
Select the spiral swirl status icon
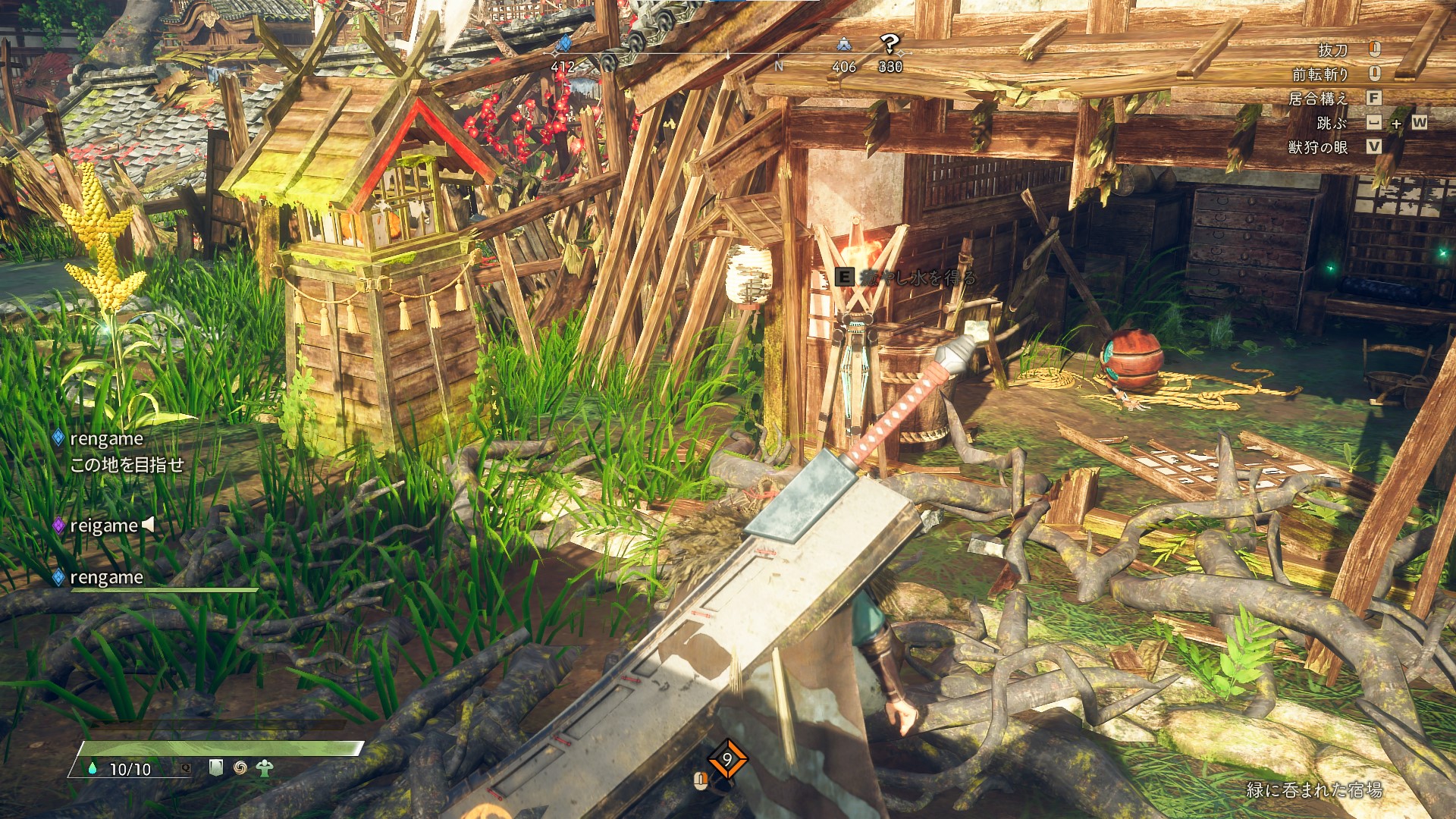click(x=240, y=767)
